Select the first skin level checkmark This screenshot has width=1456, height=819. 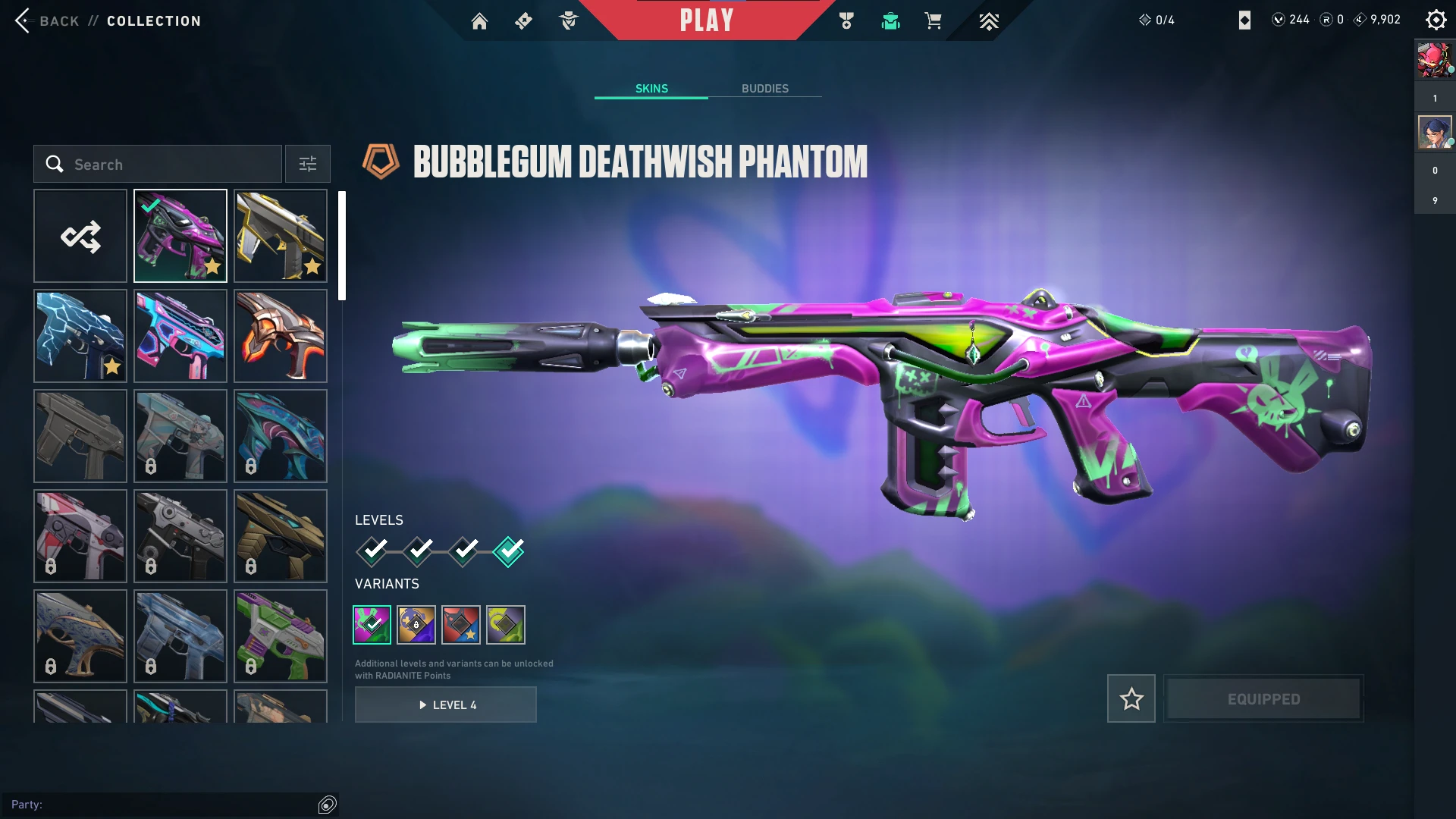(x=372, y=551)
